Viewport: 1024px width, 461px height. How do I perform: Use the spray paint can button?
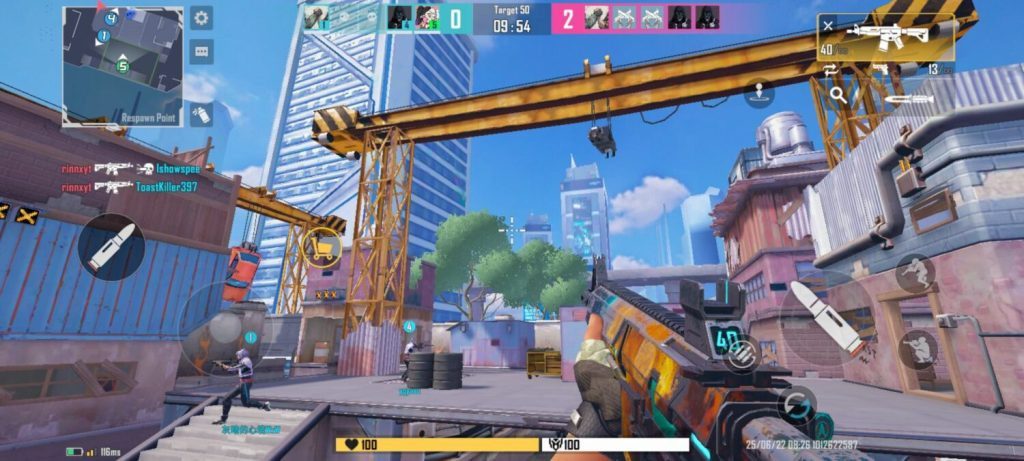(201, 113)
